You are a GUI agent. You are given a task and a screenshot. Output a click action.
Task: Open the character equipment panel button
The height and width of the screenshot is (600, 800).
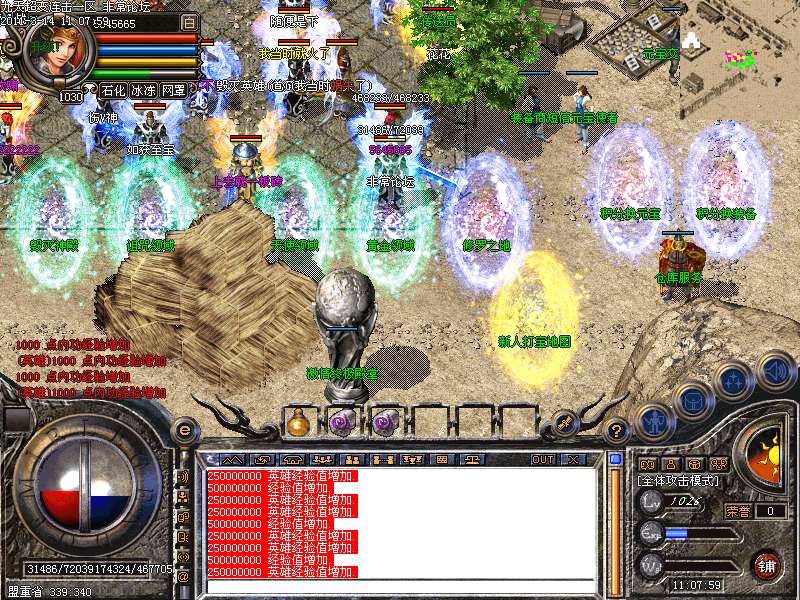(x=653, y=422)
